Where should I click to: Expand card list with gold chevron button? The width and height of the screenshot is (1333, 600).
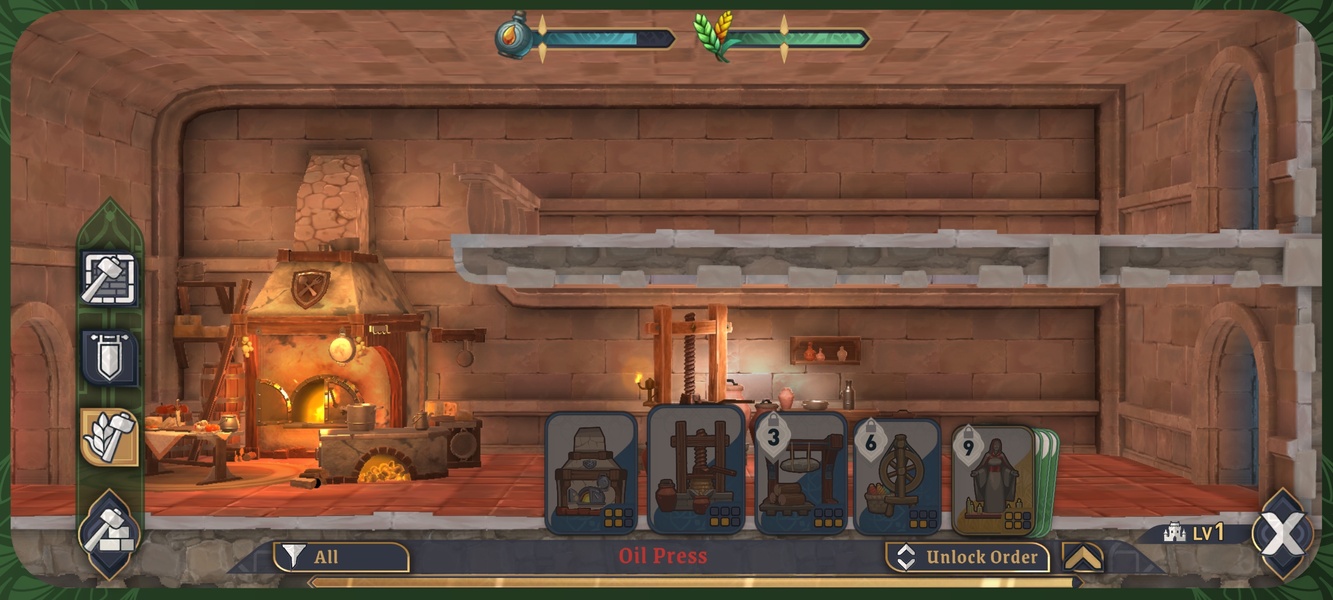(x=1083, y=557)
